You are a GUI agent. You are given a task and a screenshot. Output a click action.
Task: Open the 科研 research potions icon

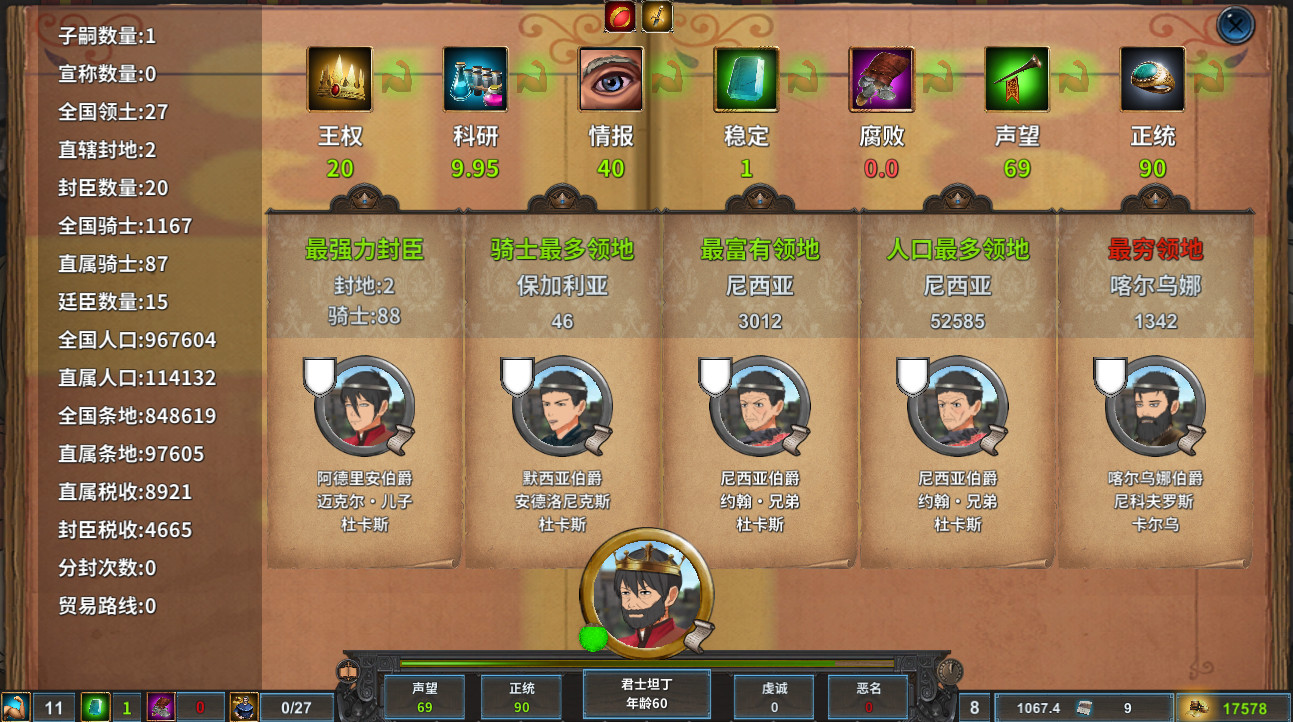(x=474, y=79)
